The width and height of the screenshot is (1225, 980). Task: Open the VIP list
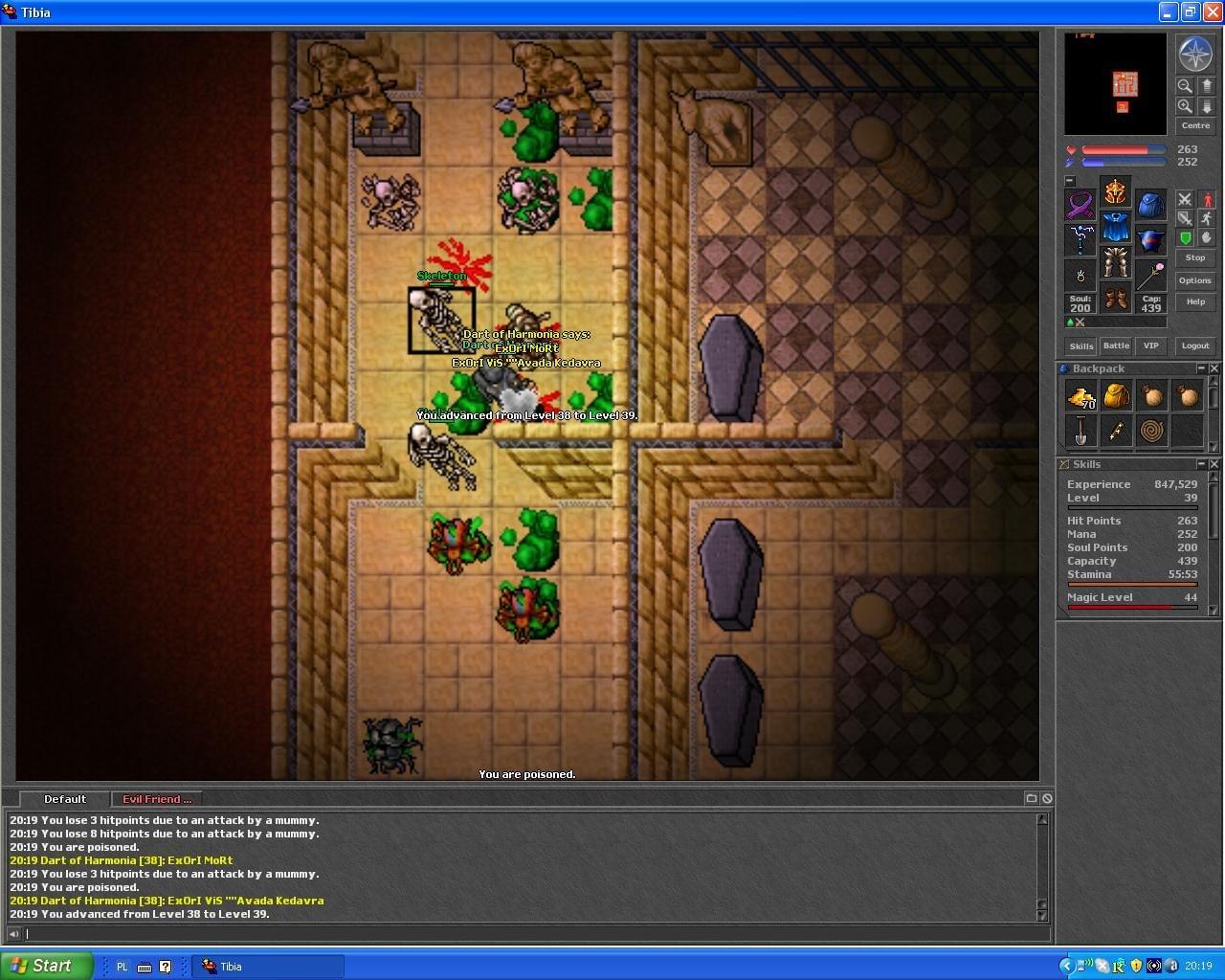1150,345
